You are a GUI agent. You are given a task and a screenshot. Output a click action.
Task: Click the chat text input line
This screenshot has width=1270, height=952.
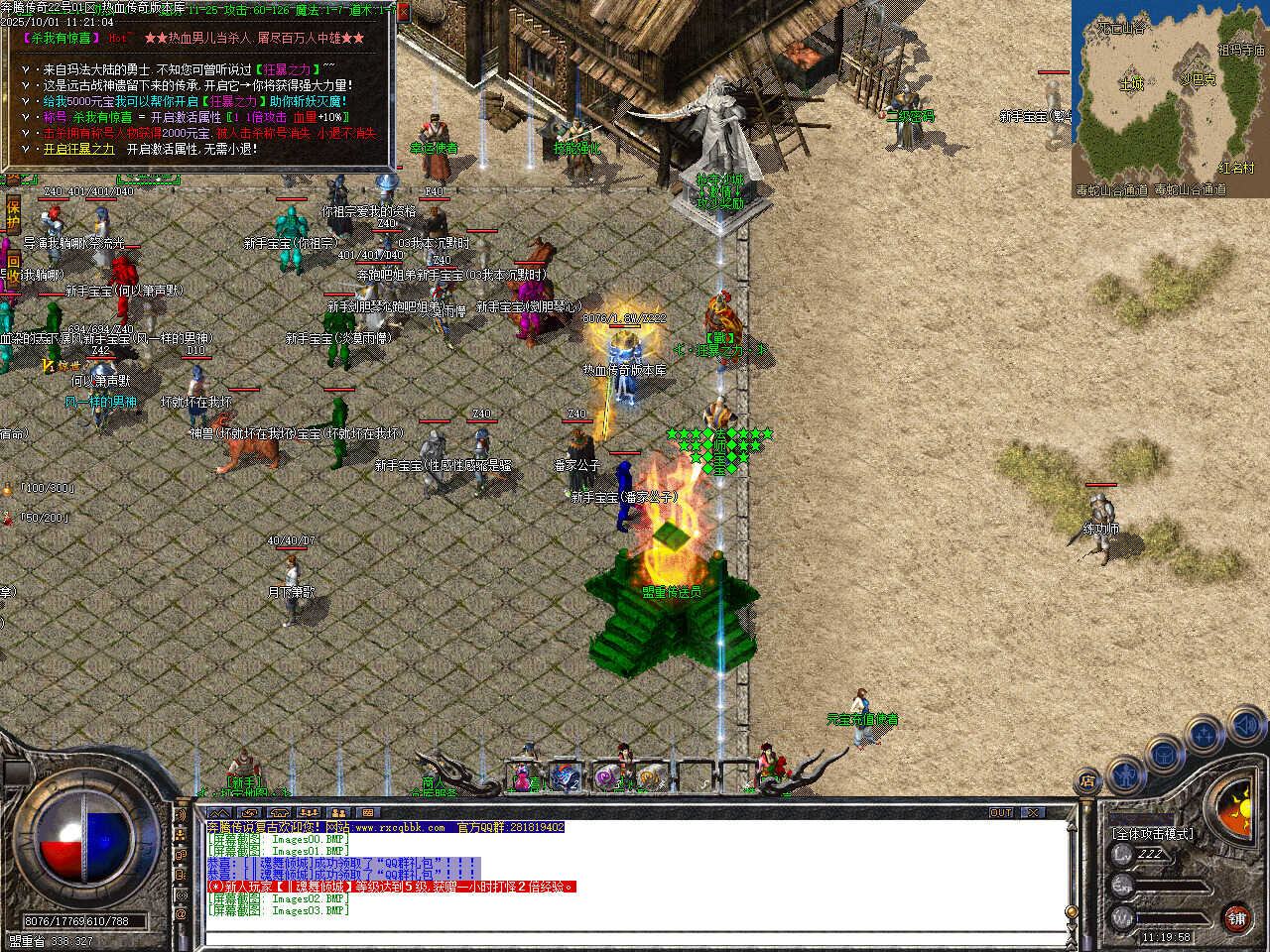click(635, 937)
